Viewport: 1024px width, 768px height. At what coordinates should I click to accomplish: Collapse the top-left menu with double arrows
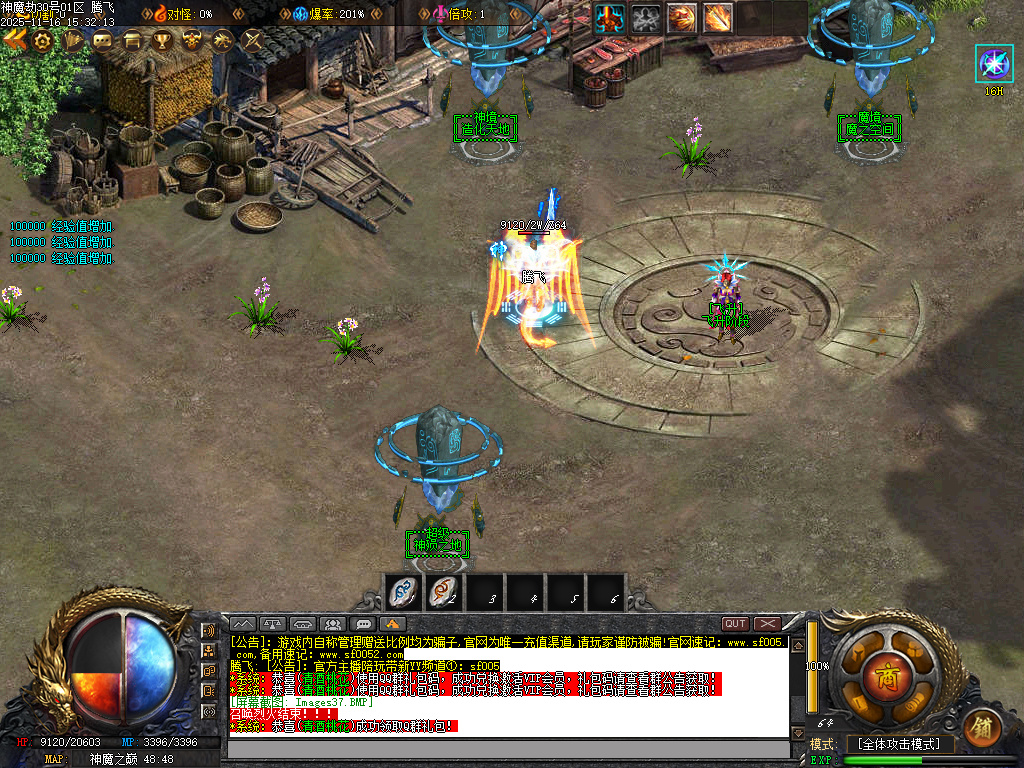14,41
